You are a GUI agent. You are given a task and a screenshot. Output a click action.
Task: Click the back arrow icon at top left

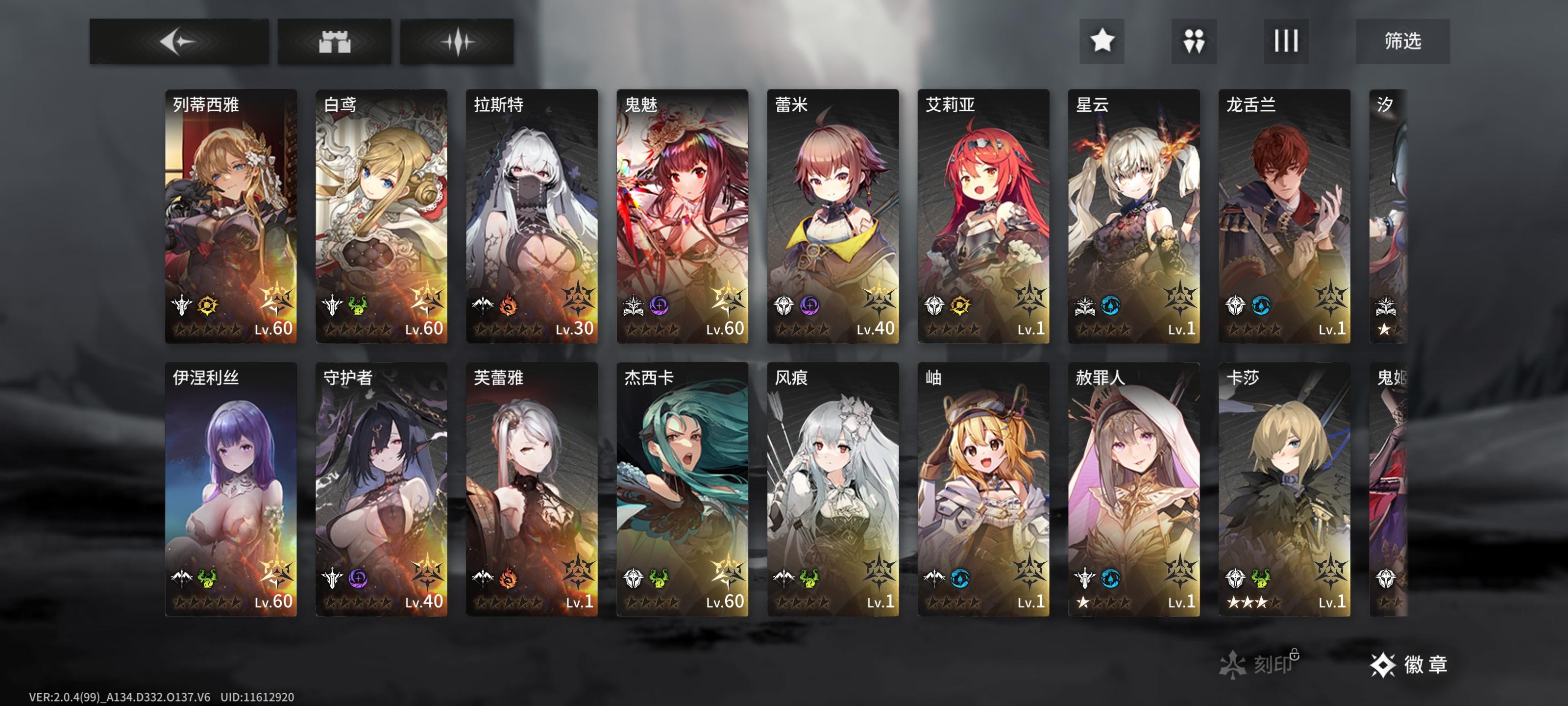[x=179, y=41]
